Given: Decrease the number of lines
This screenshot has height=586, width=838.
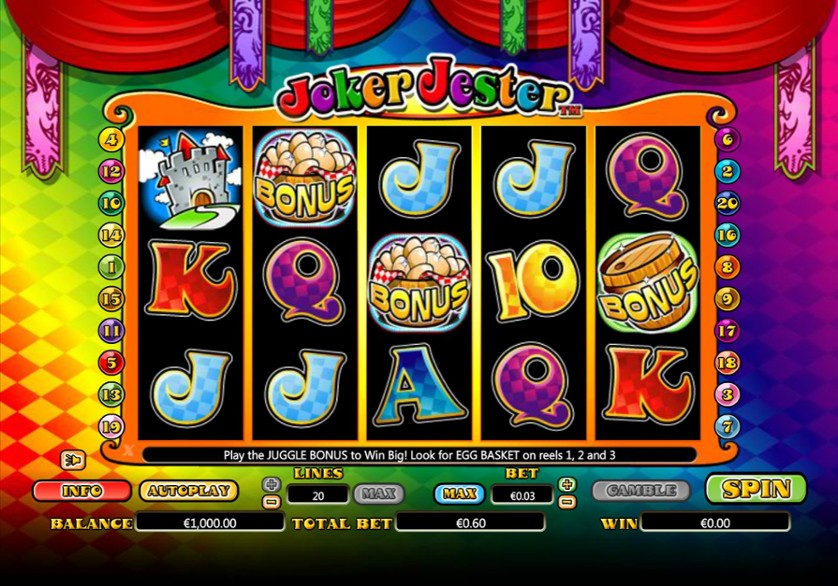Looking at the screenshot, I should 271,501.
